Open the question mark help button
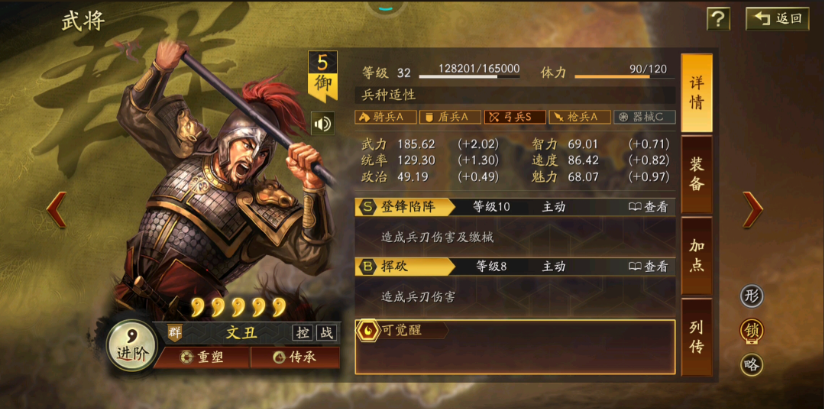Screen dimensions: 824x409 tap(718, 19)
